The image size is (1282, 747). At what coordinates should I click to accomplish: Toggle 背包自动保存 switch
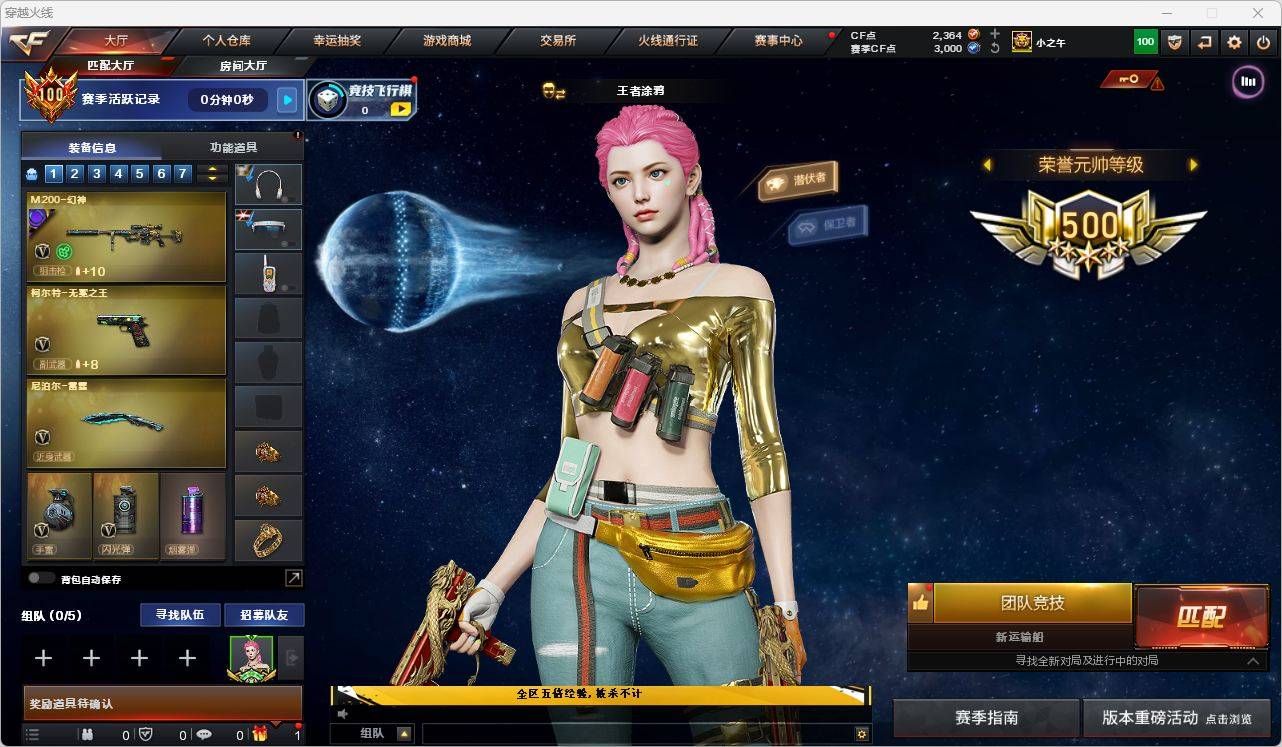tap(42, 578)
